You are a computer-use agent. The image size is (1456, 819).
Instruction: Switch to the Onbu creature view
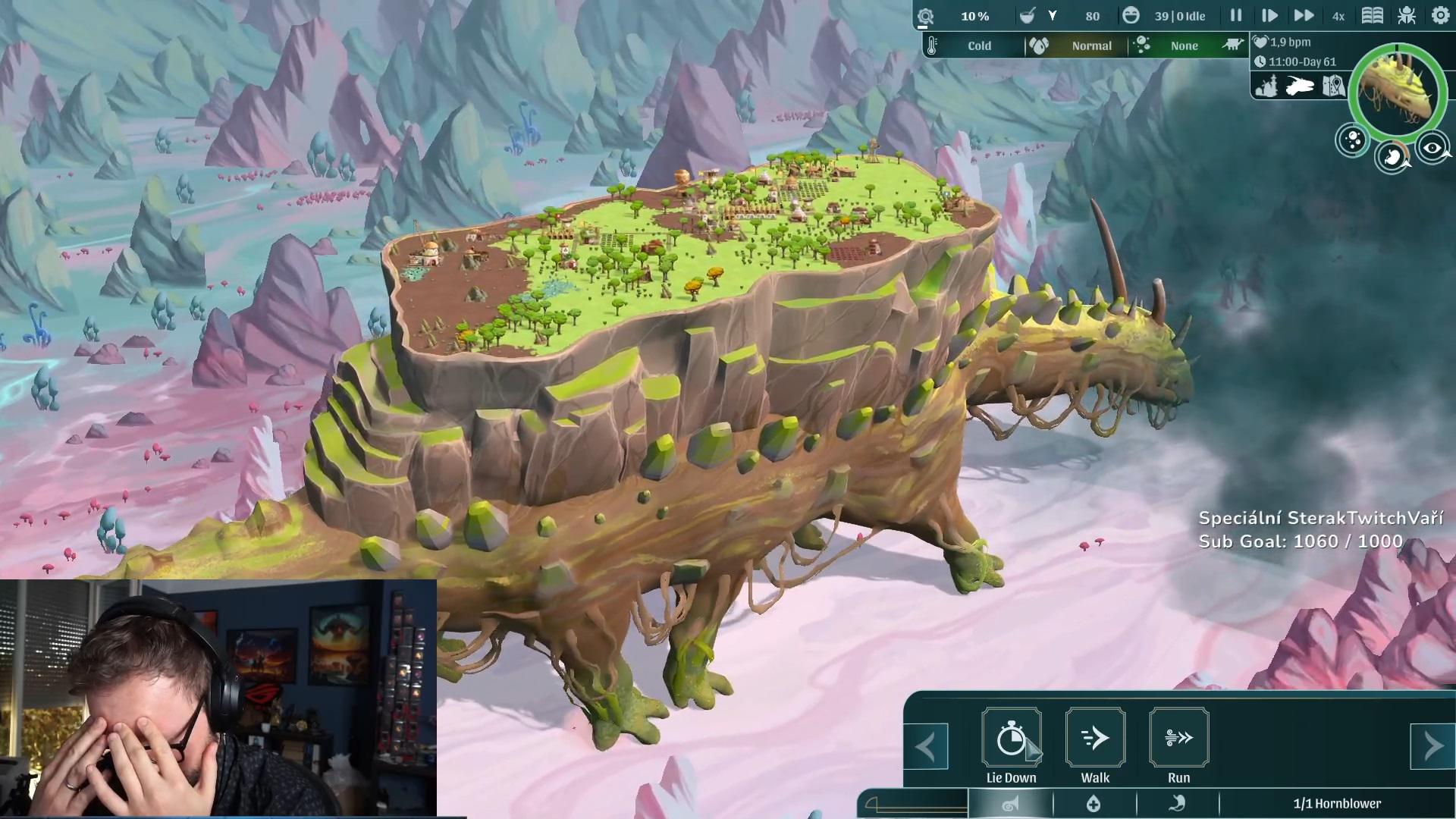(1300, 86)
